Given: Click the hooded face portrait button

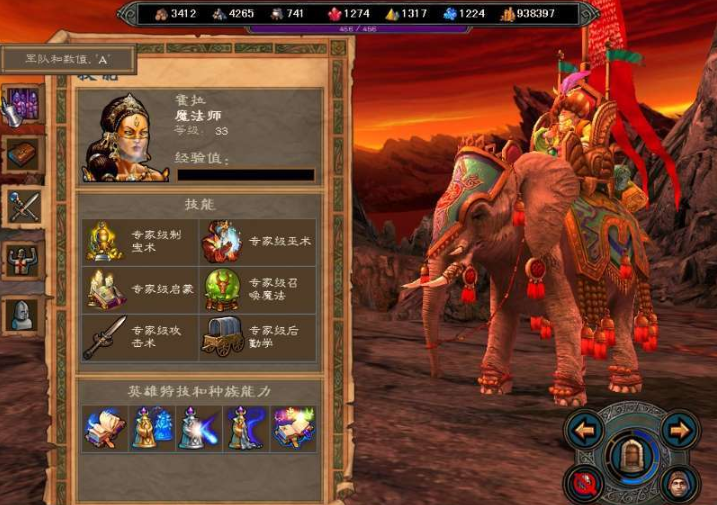Looking at the screenshot, I should click(x=680, y=484).
